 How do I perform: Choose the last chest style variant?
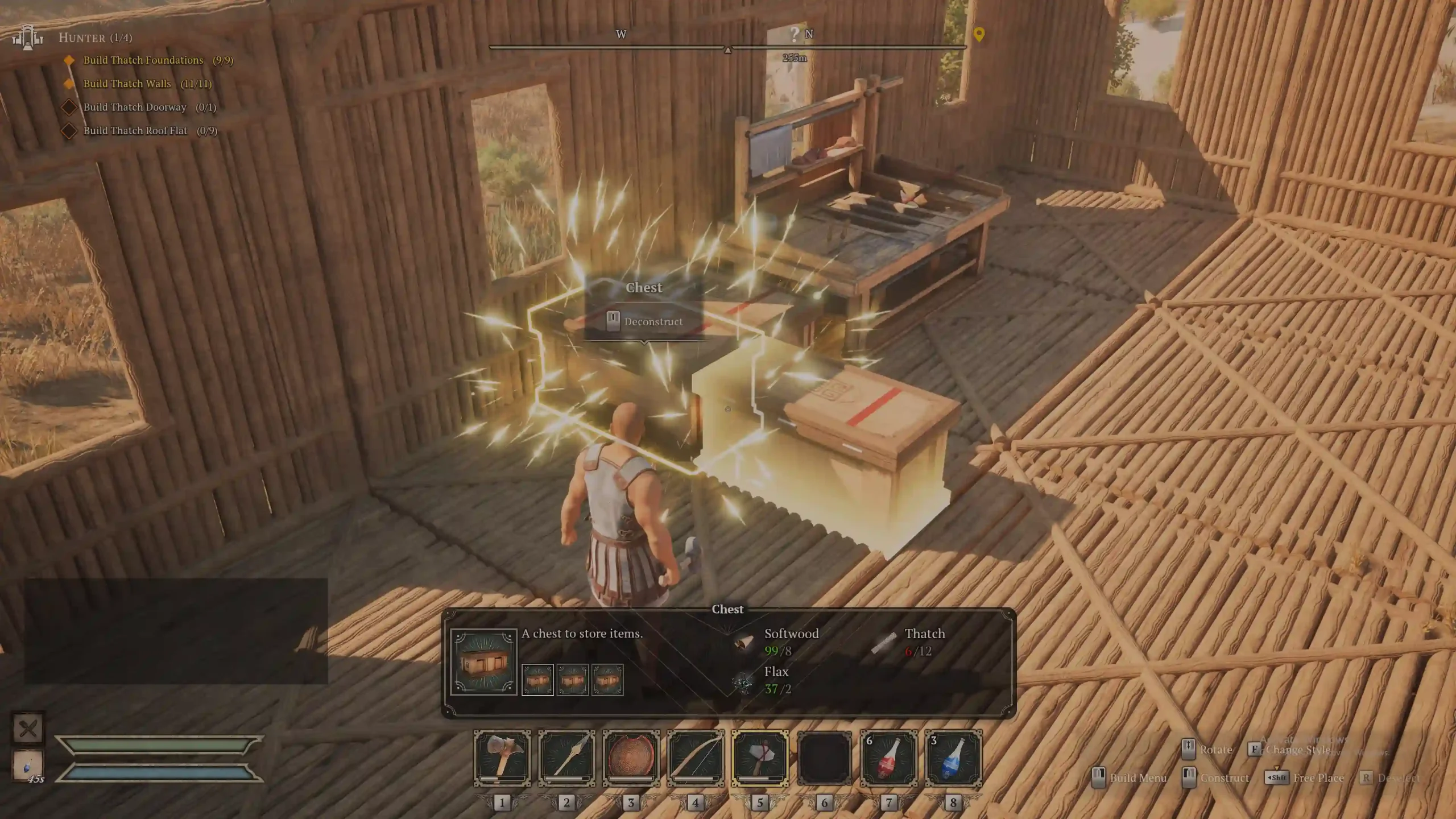coord(607,680)
